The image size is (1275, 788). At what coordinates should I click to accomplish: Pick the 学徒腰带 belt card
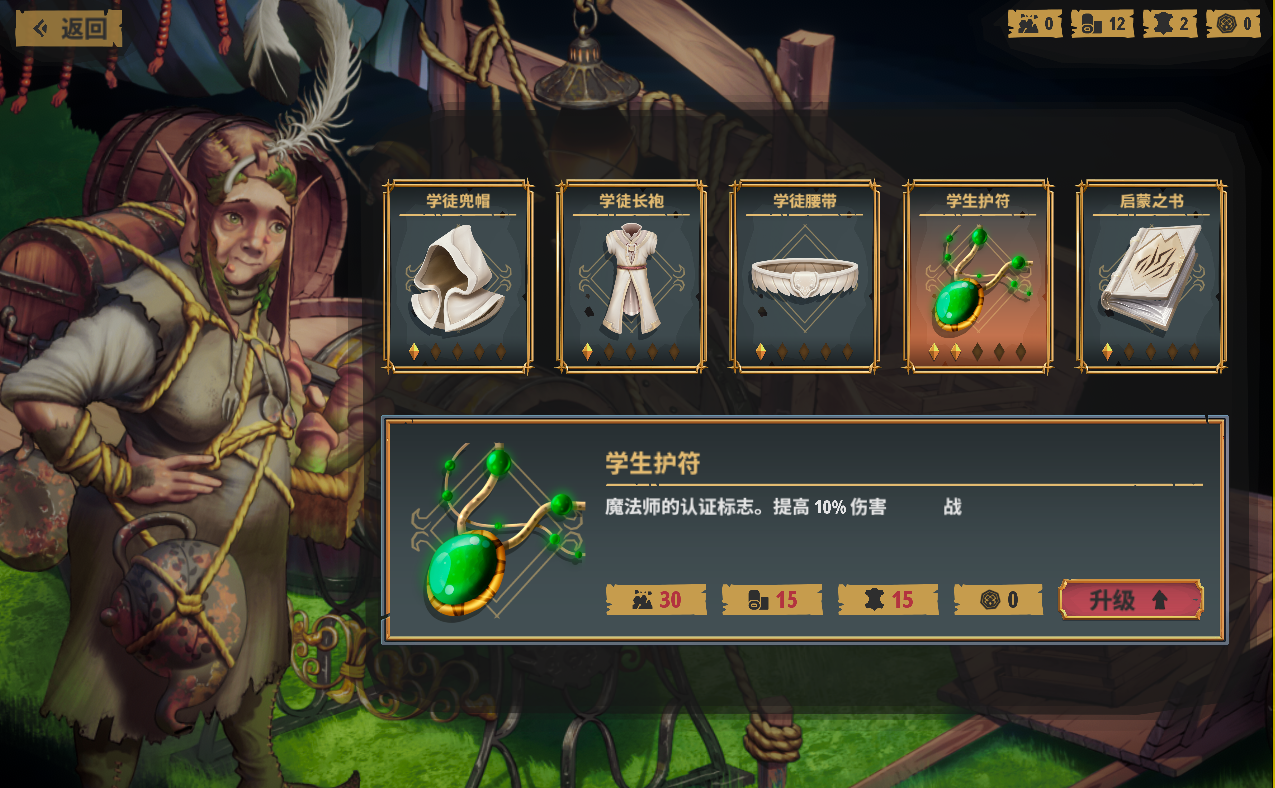804,276
